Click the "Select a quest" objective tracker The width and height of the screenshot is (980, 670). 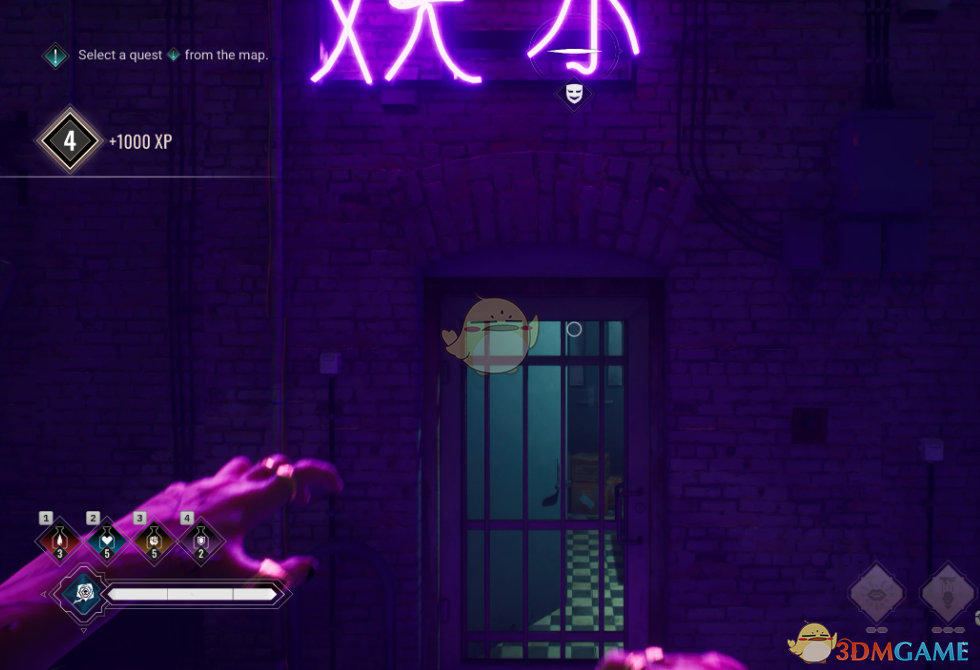coord(160,55)
